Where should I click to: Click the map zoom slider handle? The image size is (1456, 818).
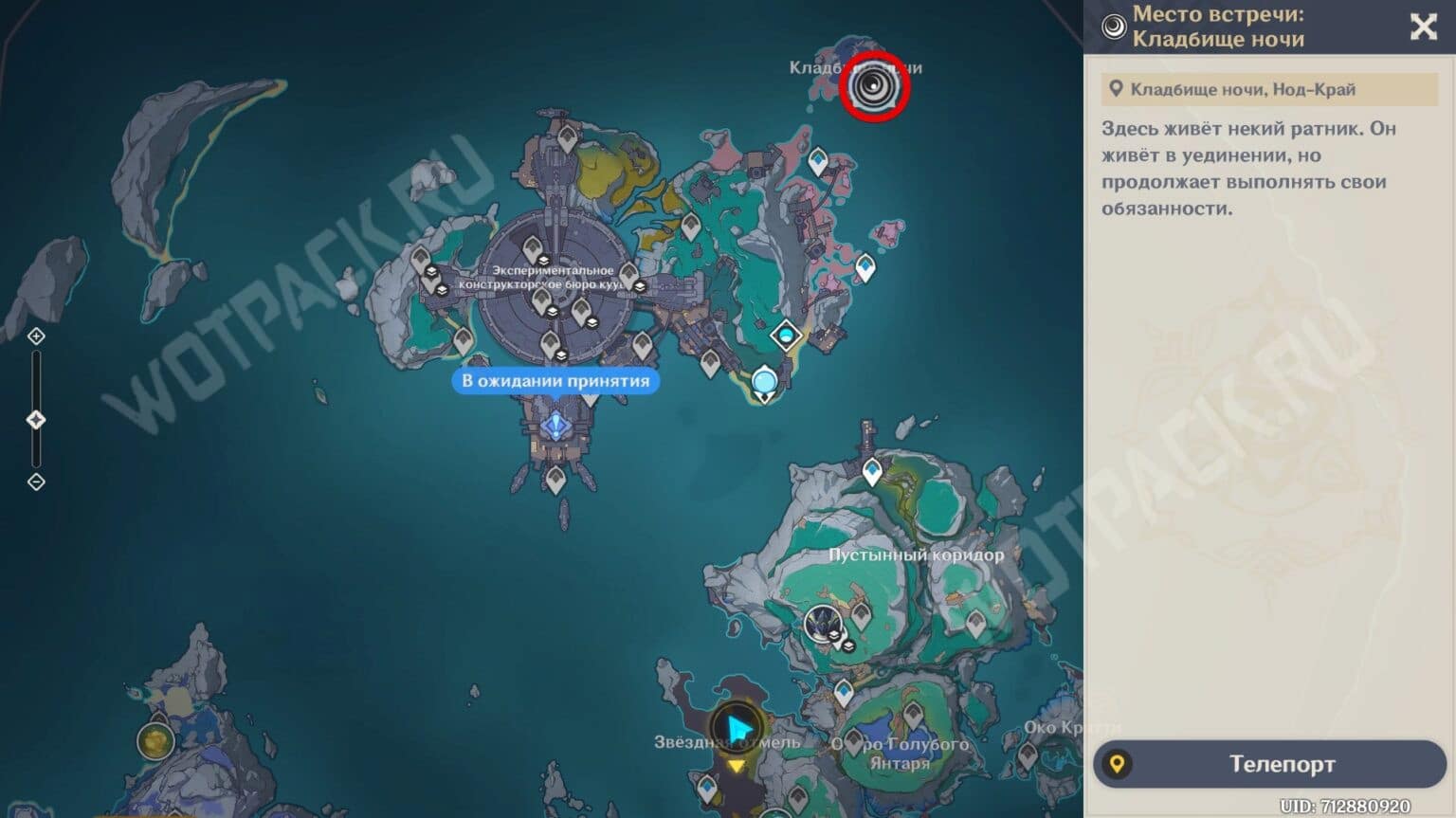pyautogui.click(x=36, y=417)
